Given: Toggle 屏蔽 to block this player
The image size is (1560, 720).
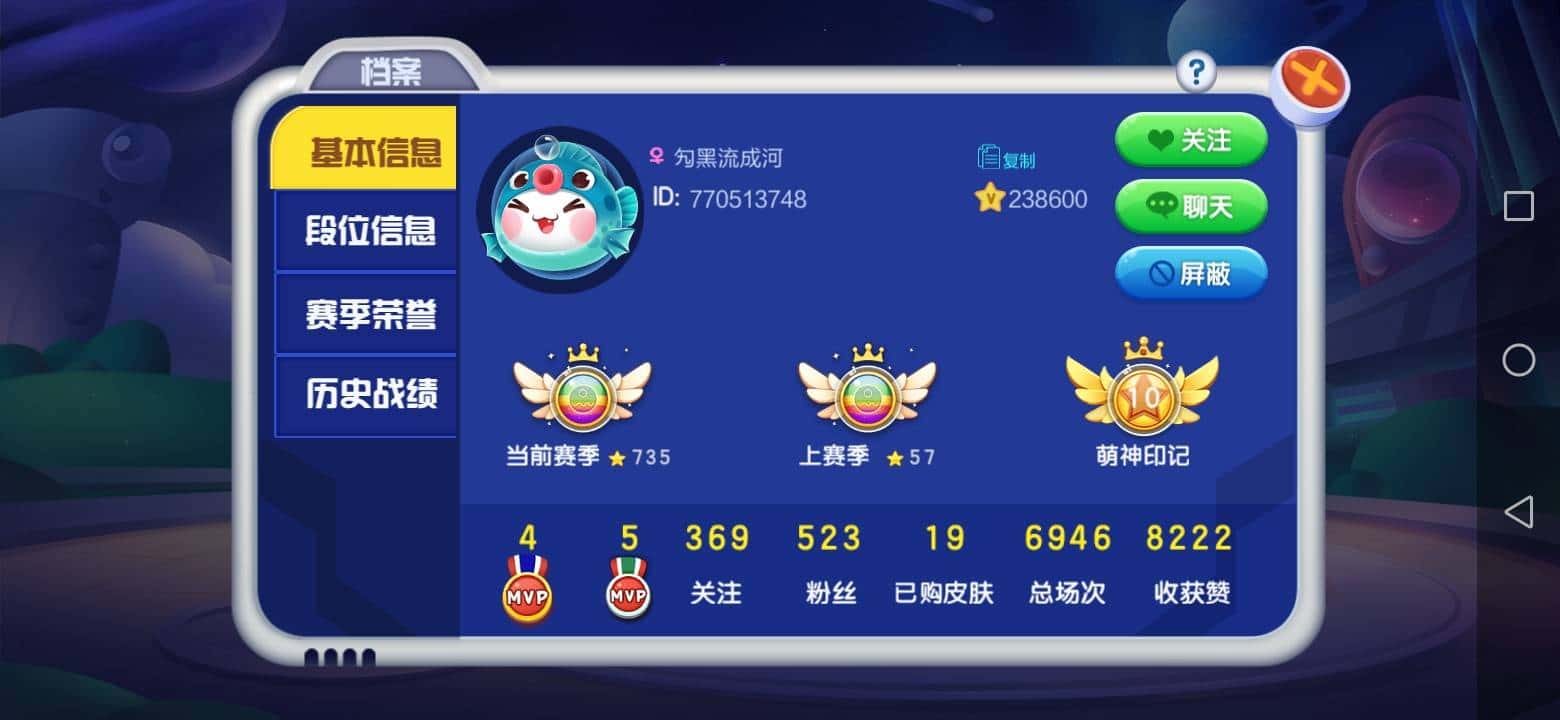Looking at the screenshot, I should (1191, 273).
